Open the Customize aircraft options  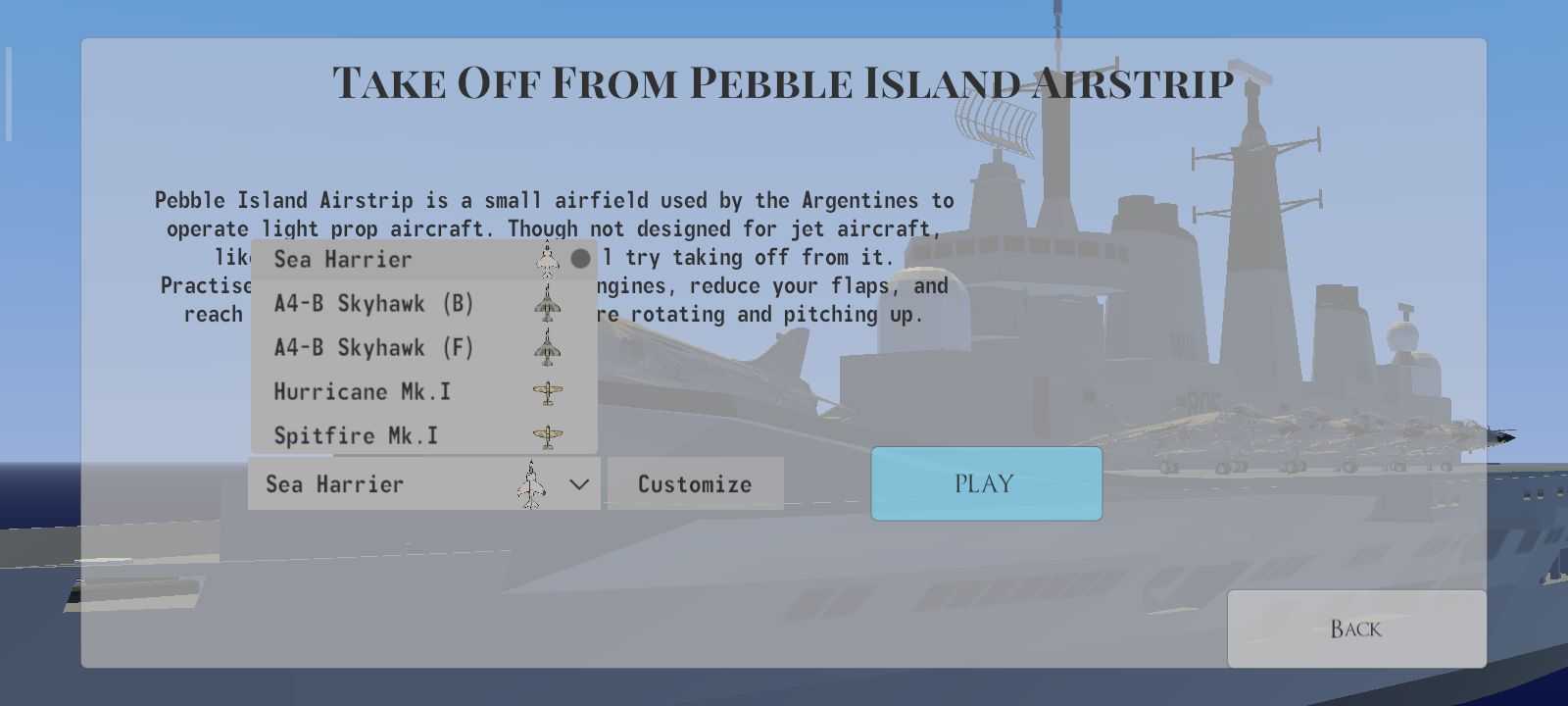(695, 483)
